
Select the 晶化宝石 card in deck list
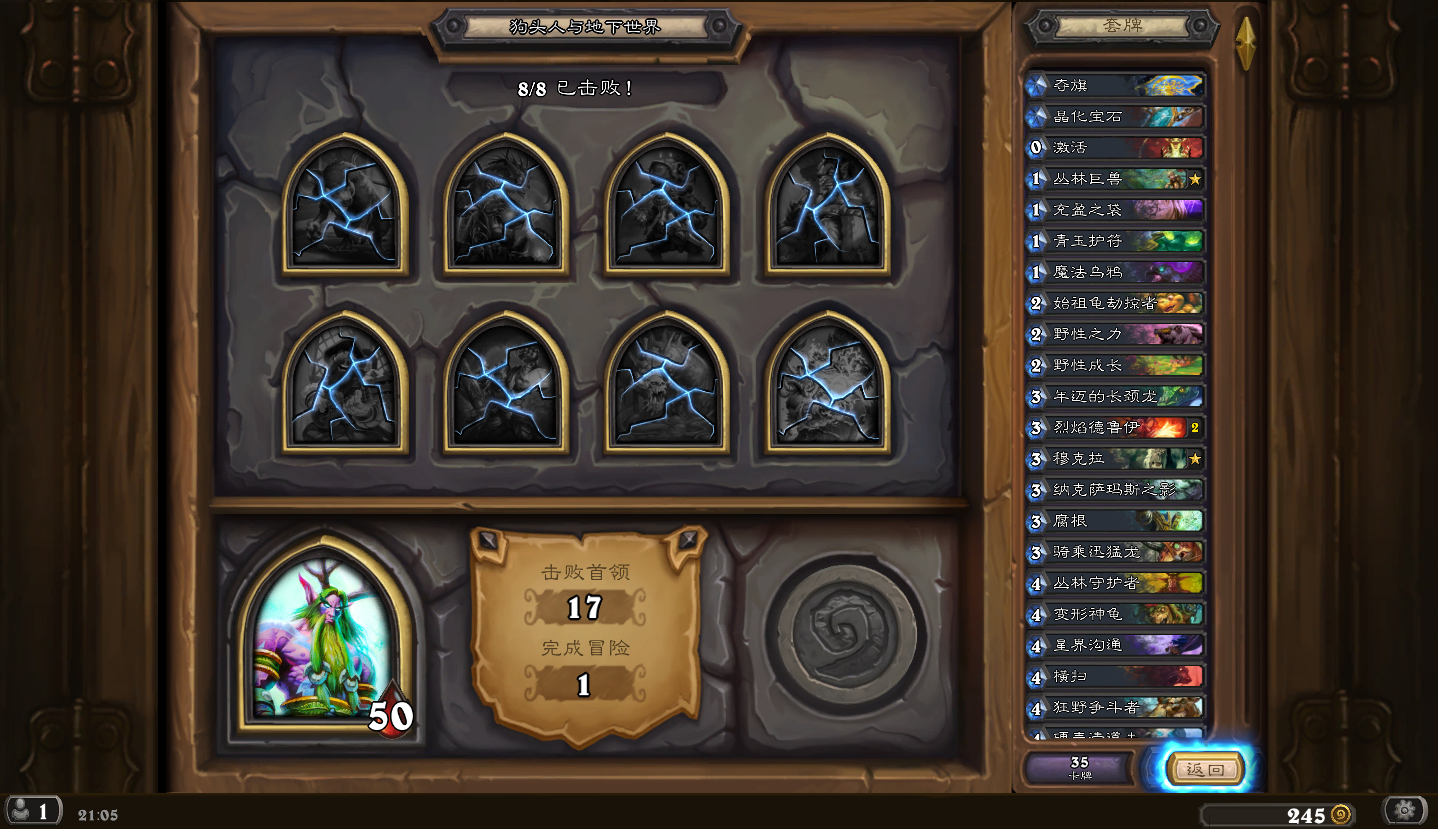pos(1115,117)
